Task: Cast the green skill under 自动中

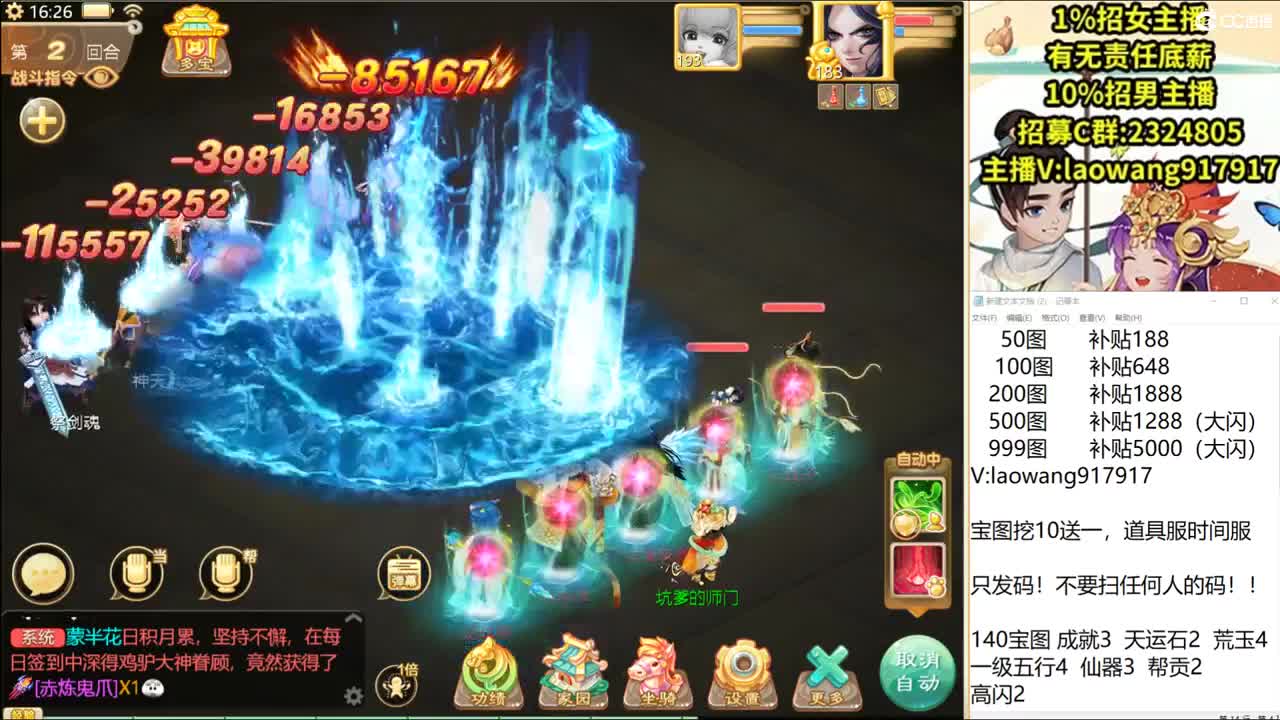Action: tap(917, 505)
